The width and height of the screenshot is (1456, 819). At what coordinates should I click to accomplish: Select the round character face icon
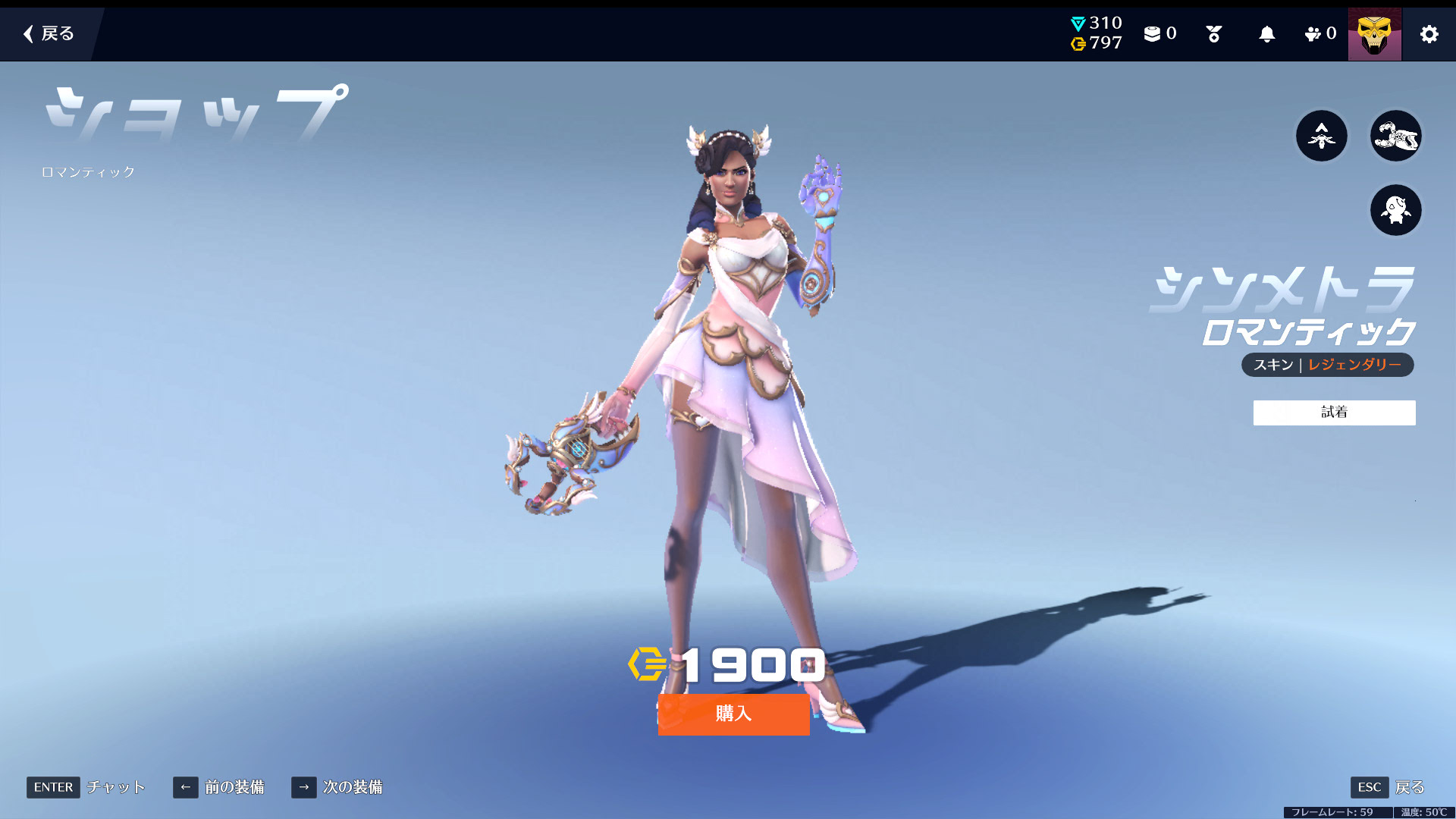[x=1395, y=210]
